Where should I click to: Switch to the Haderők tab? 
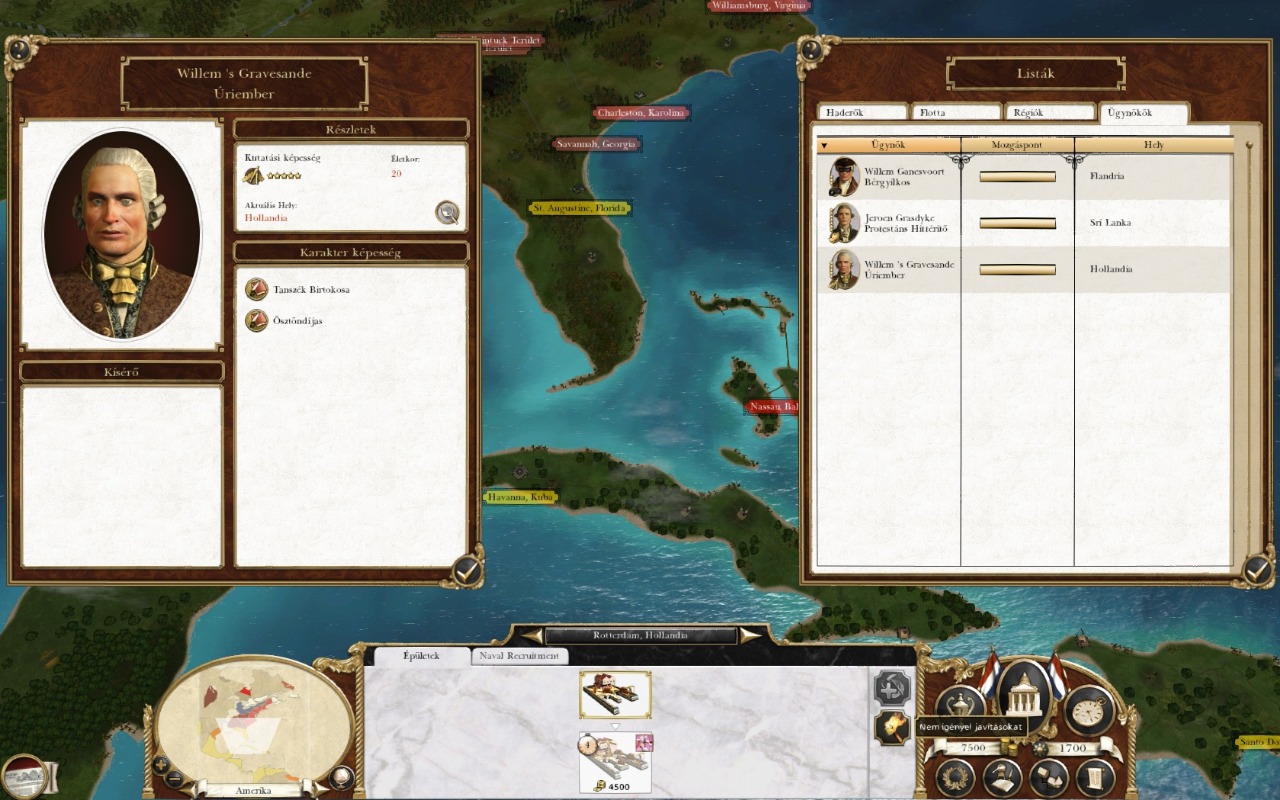tap(862, 113)
